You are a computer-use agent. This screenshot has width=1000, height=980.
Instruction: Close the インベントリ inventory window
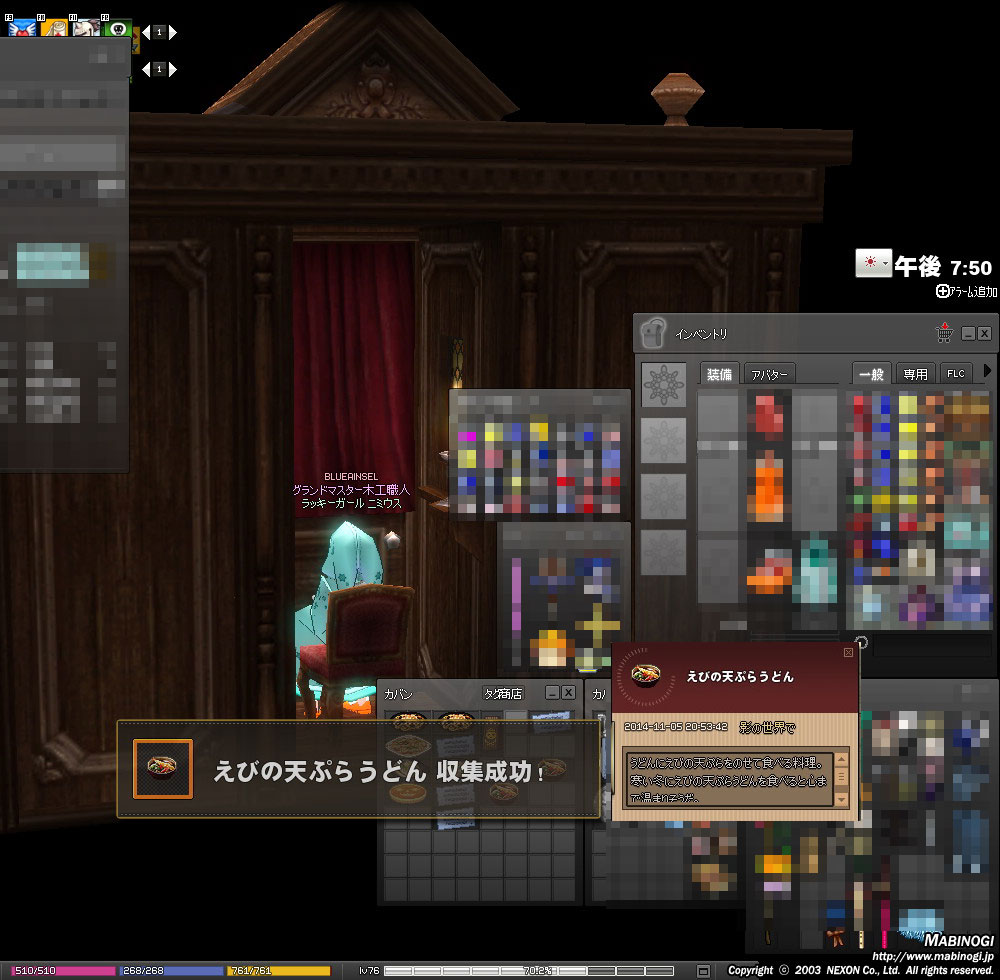[984, 333]
